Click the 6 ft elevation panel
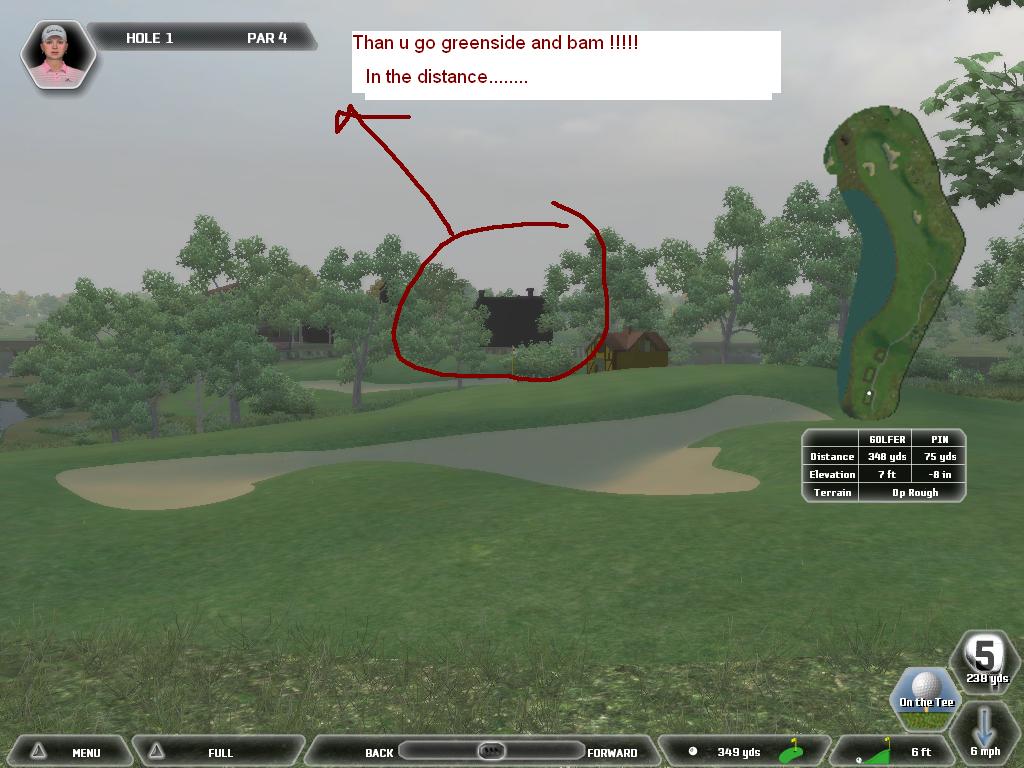1024x768 pixels. point(898,752)
